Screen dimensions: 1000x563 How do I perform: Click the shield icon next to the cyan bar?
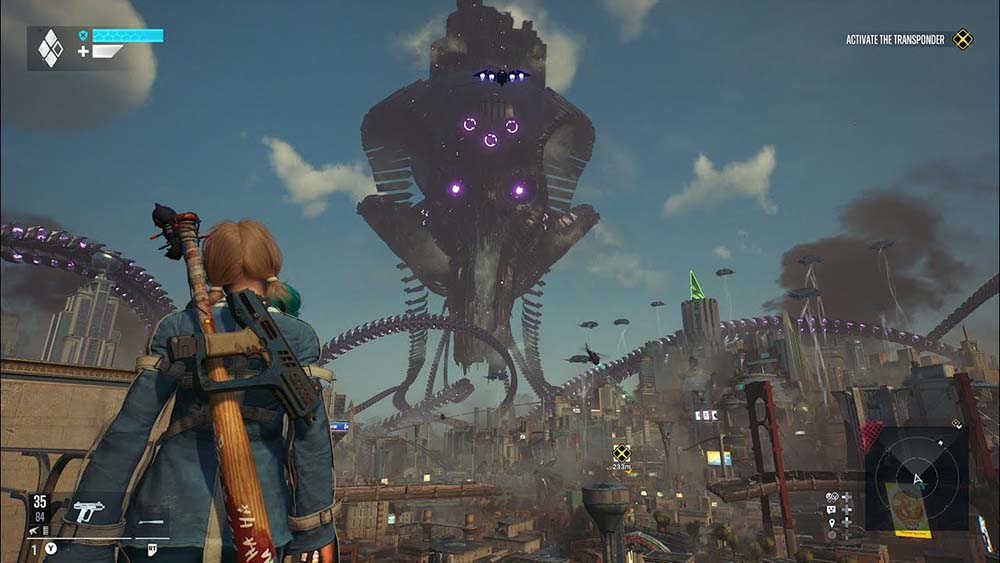point(84,35)
